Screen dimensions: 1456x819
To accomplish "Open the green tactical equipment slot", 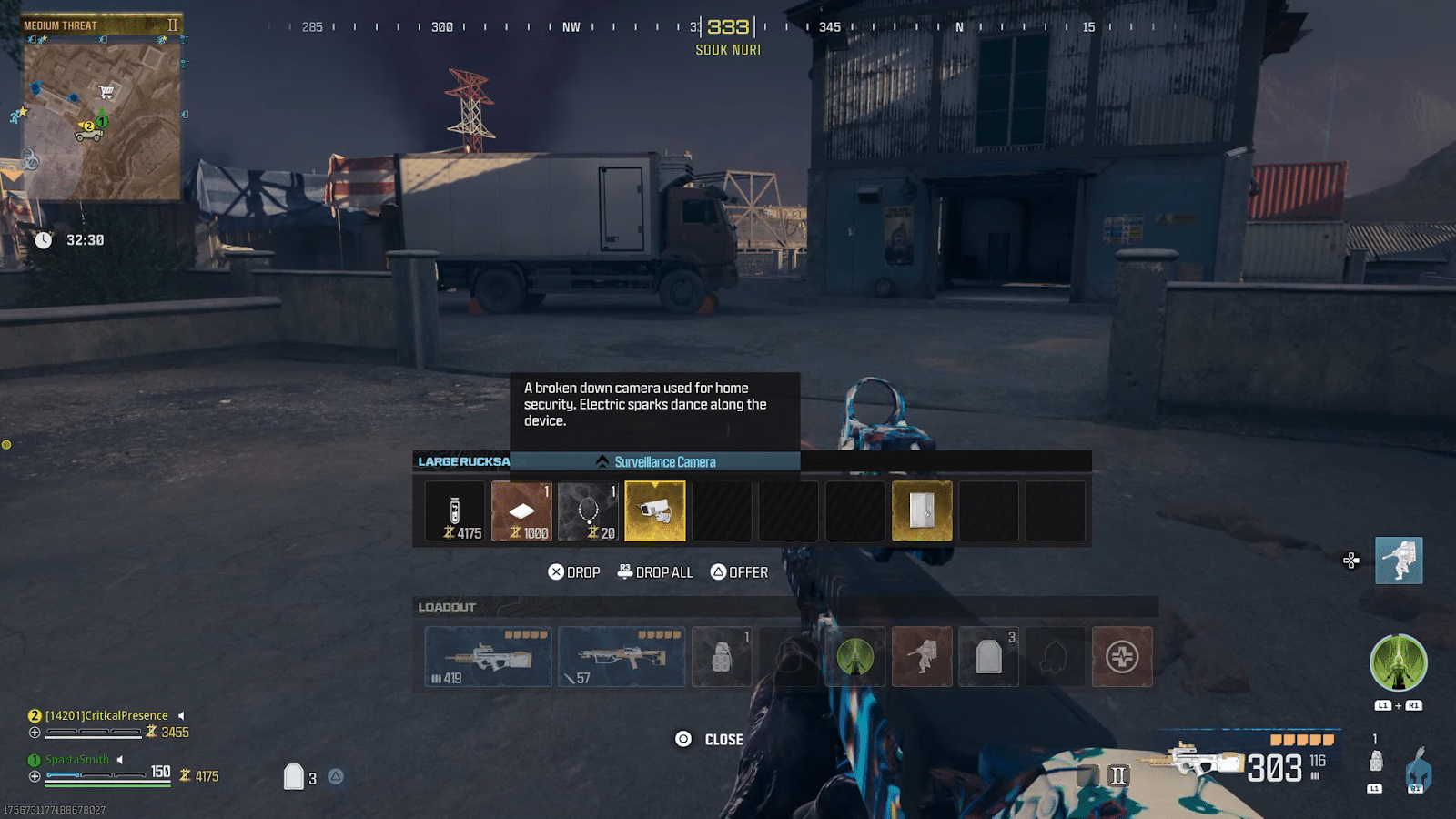I will 855,657.
